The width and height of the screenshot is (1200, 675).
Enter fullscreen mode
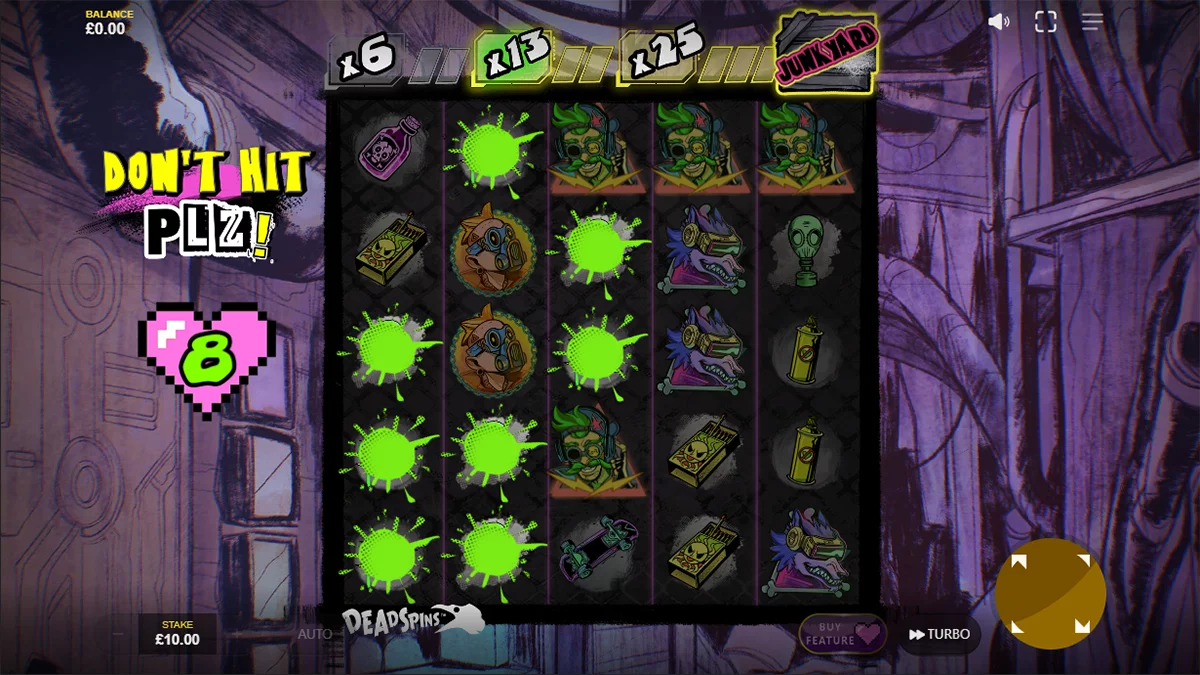[1045, 22]
